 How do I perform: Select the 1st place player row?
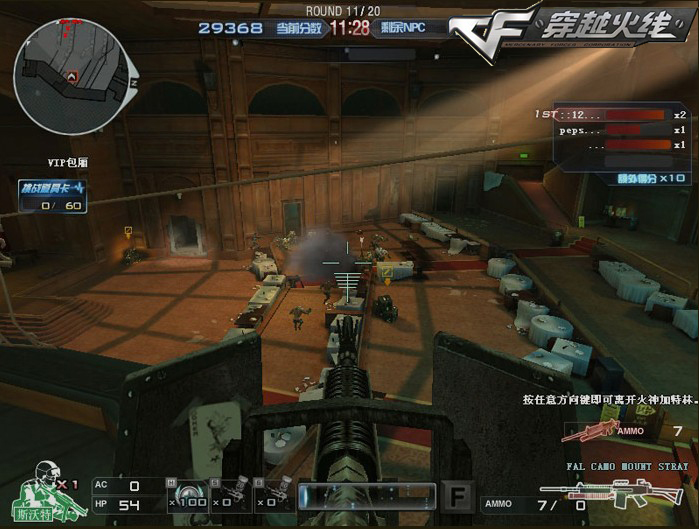[612, 115]
